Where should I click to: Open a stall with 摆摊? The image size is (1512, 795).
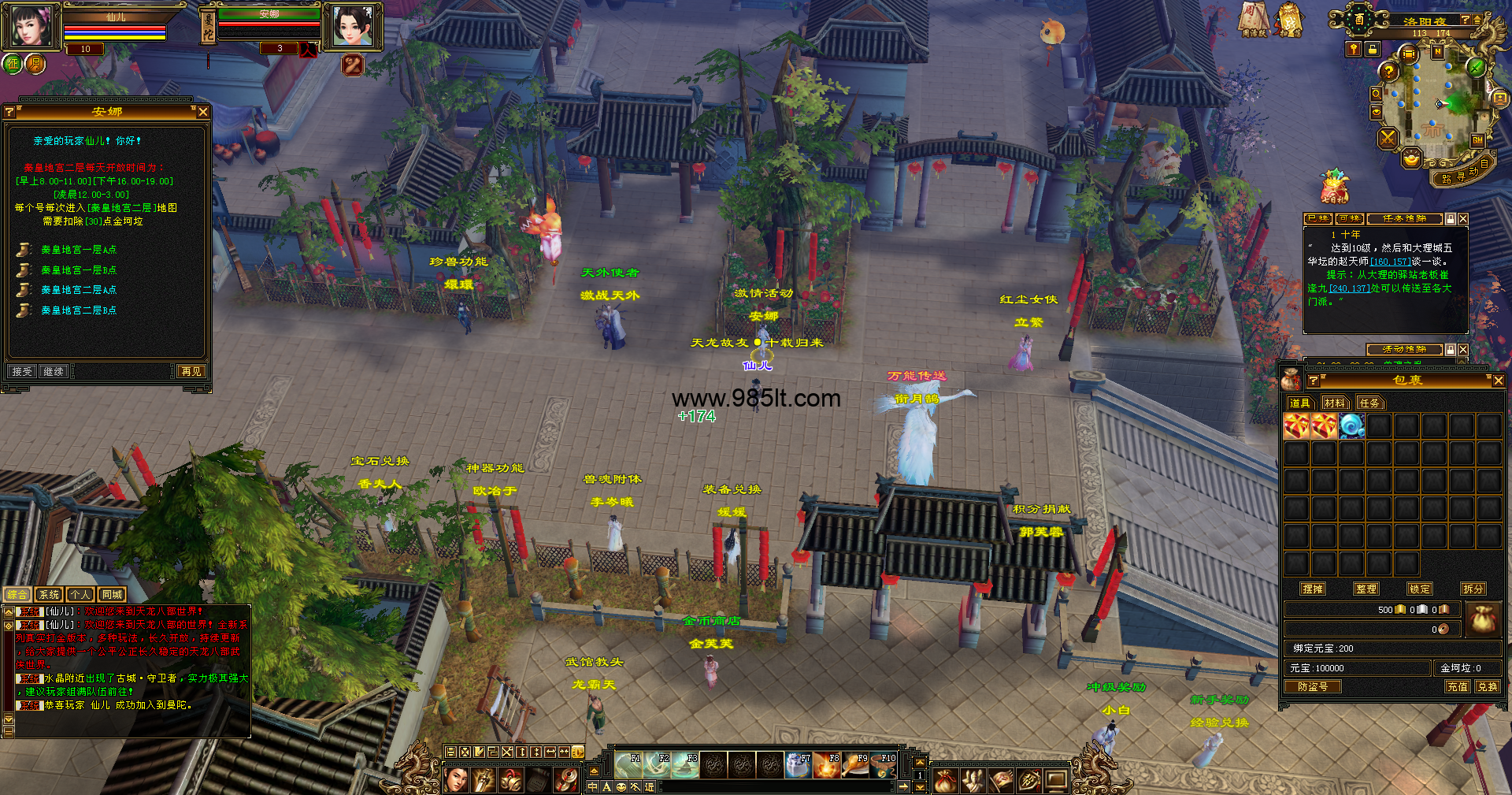pyautogui.click(x=1312, y=589)
